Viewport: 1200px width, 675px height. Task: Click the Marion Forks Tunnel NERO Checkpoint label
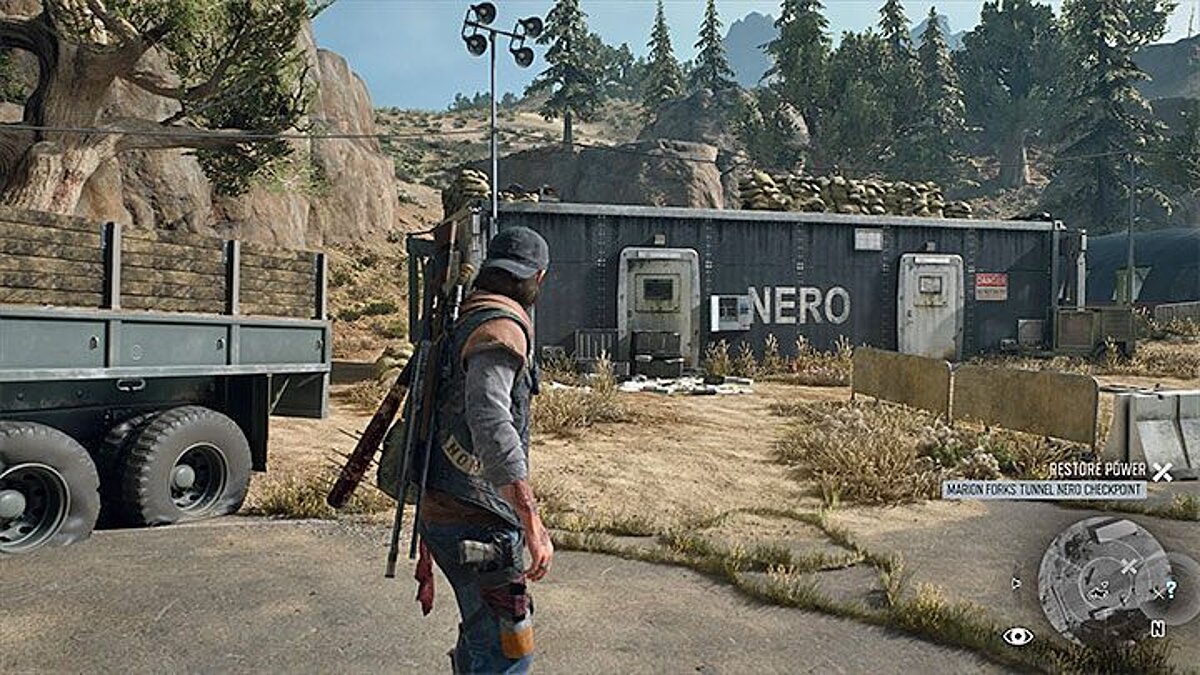coord(1044,490)
